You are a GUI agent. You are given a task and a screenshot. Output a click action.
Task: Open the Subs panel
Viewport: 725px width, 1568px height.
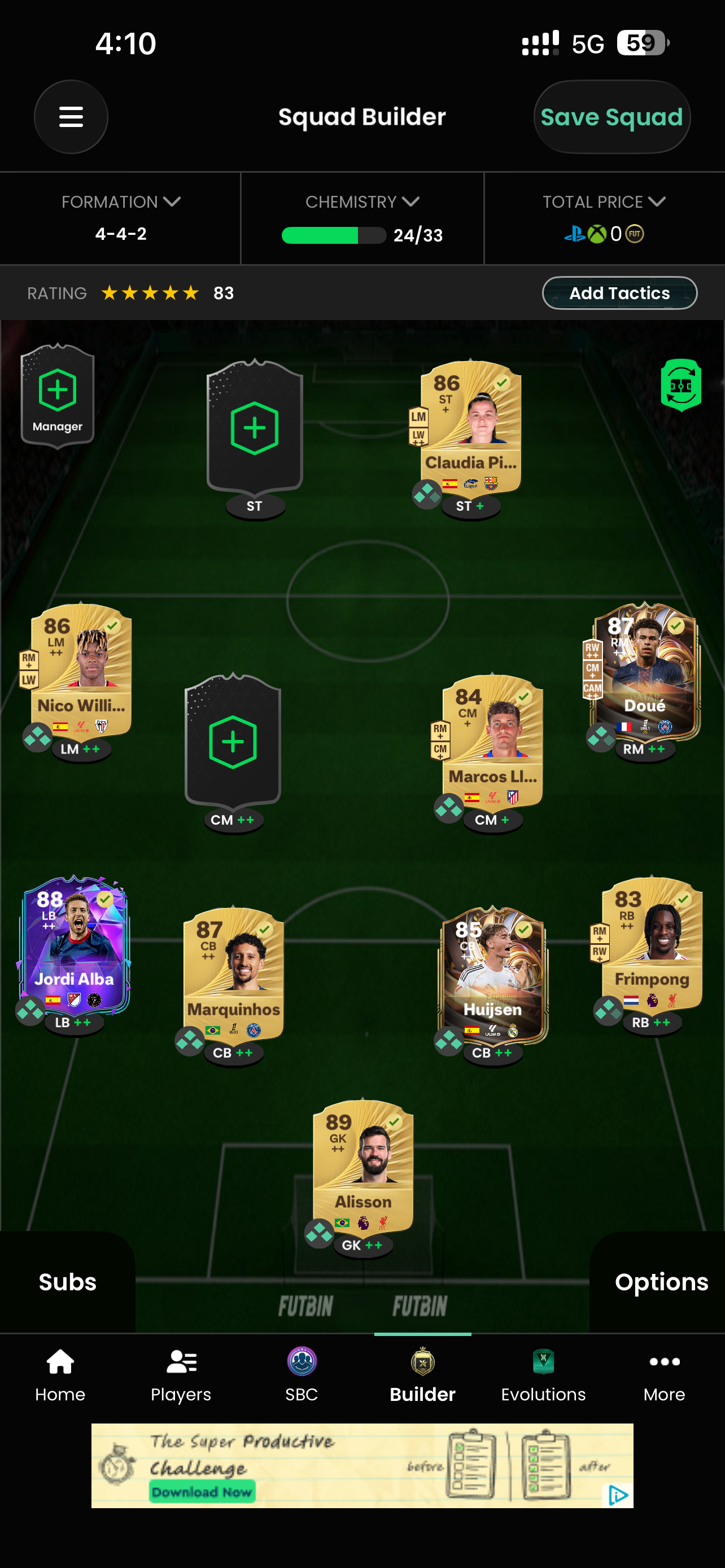67,1282
